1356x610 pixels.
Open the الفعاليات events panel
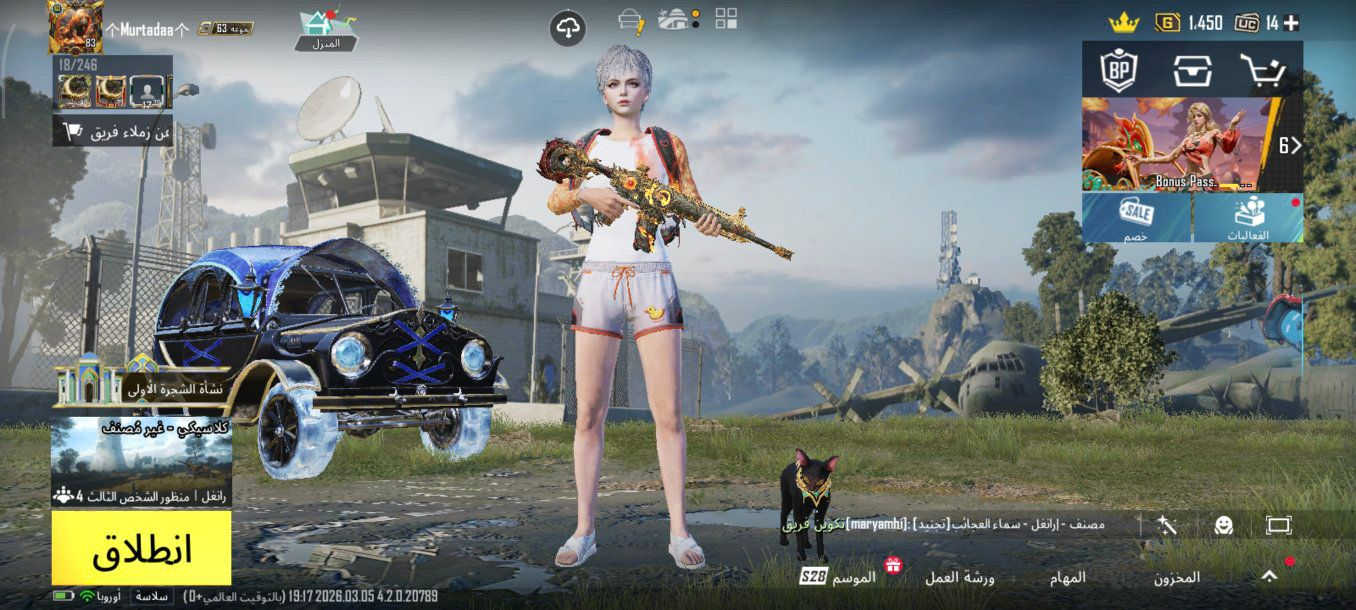[x=1248, y=218]
